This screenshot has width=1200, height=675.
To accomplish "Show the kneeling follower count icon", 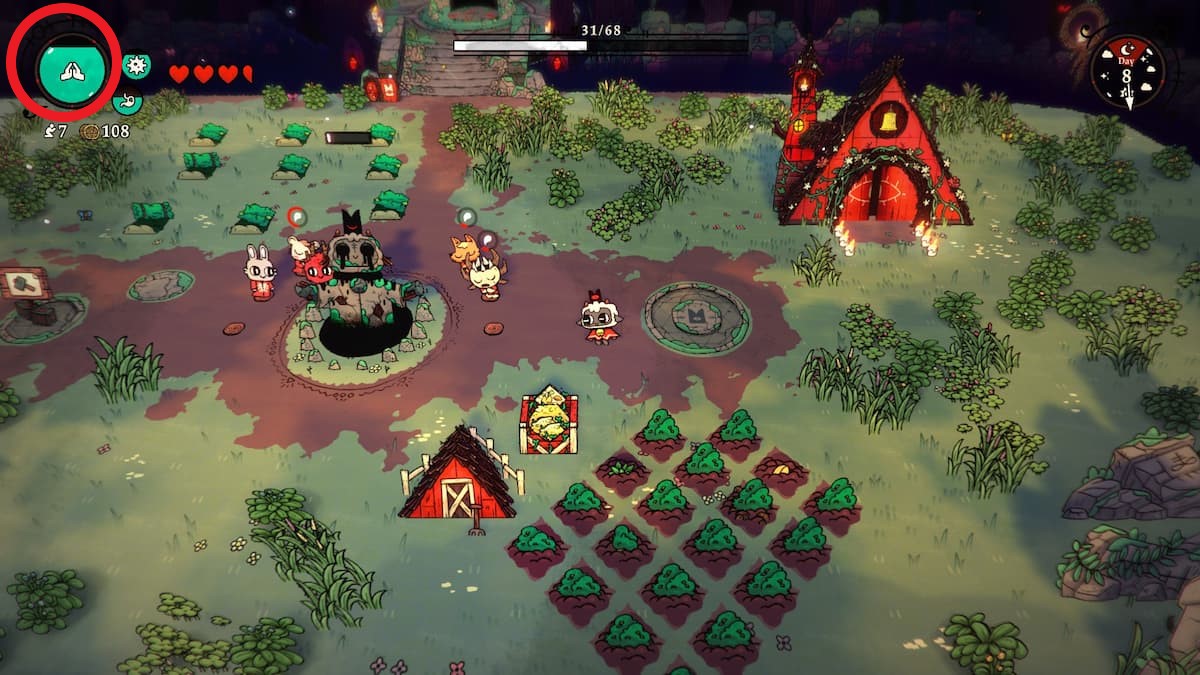I will 50,131.
